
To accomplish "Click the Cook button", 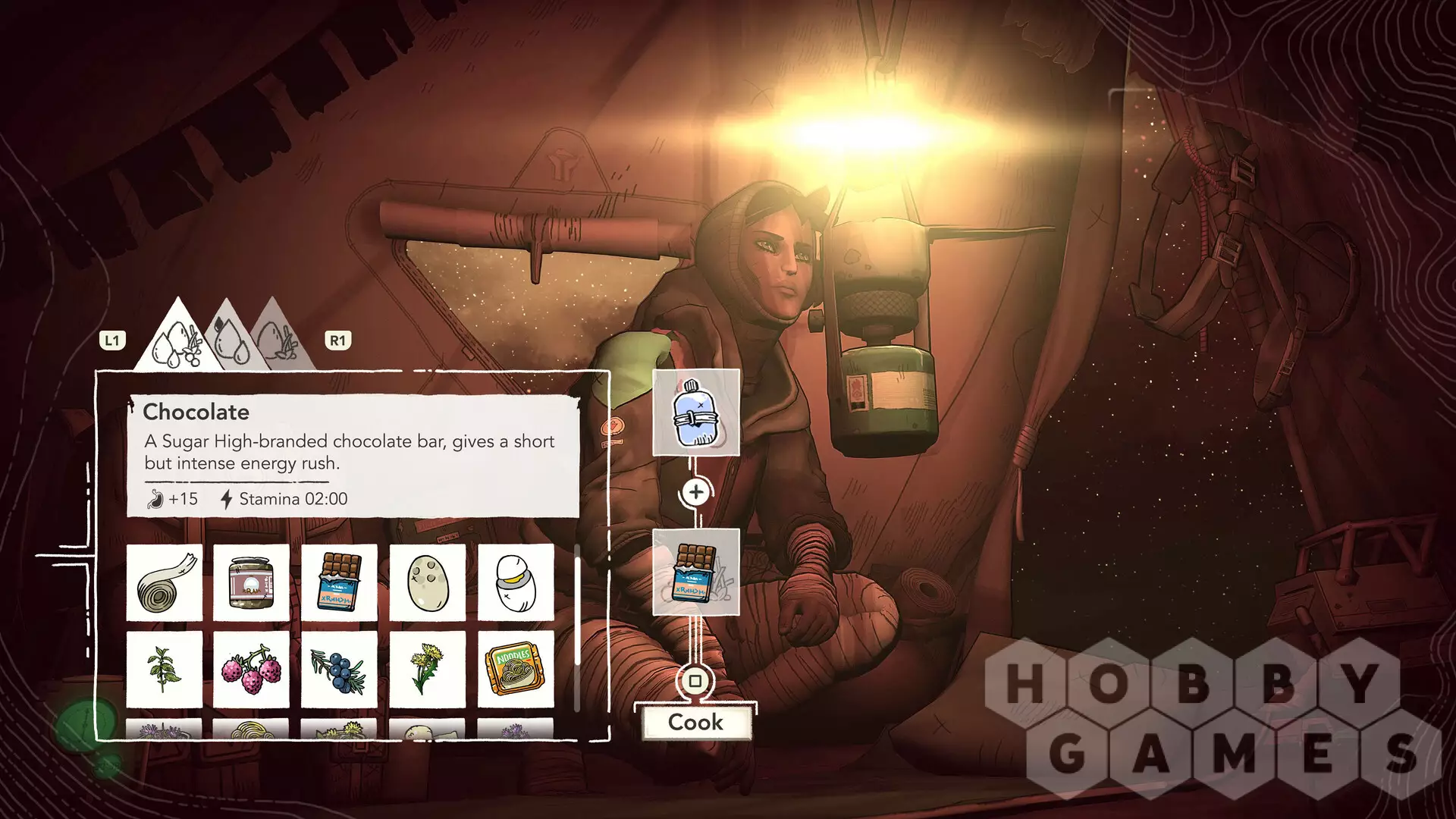I will click(x=695, y=722).
